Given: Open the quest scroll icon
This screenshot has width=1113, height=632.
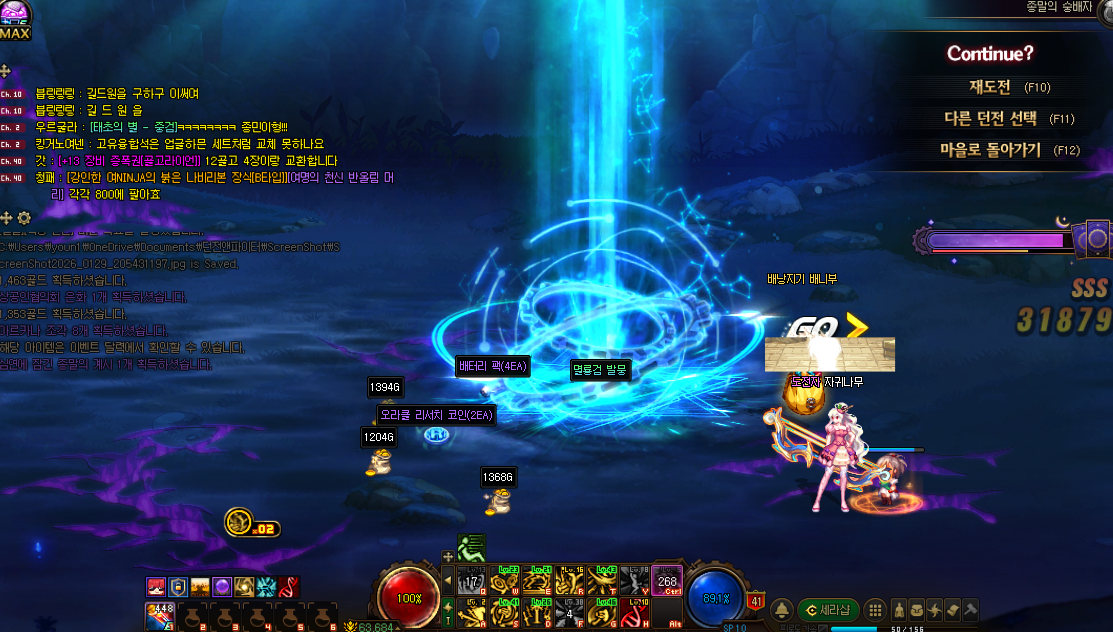Looking at the screenshot, I should pos(953,609).
